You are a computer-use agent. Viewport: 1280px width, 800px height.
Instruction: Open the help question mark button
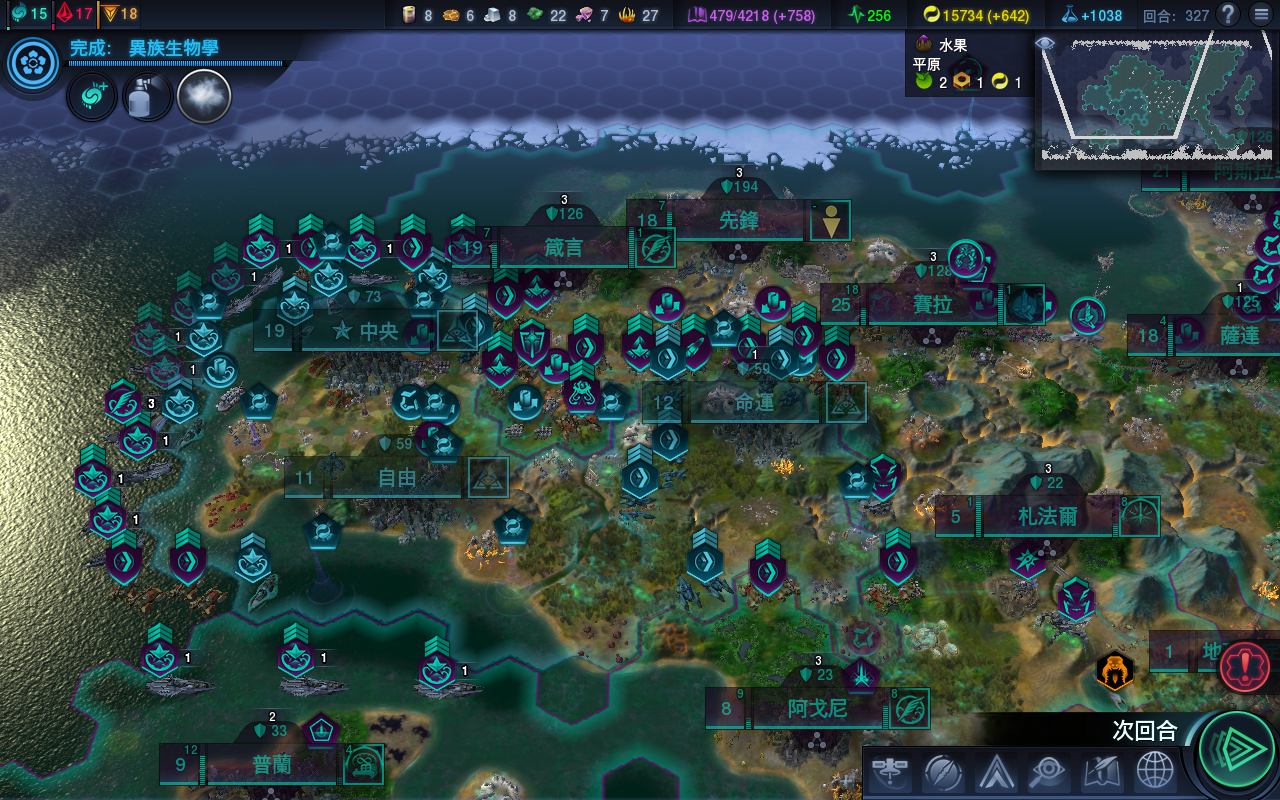(1228, 15)
